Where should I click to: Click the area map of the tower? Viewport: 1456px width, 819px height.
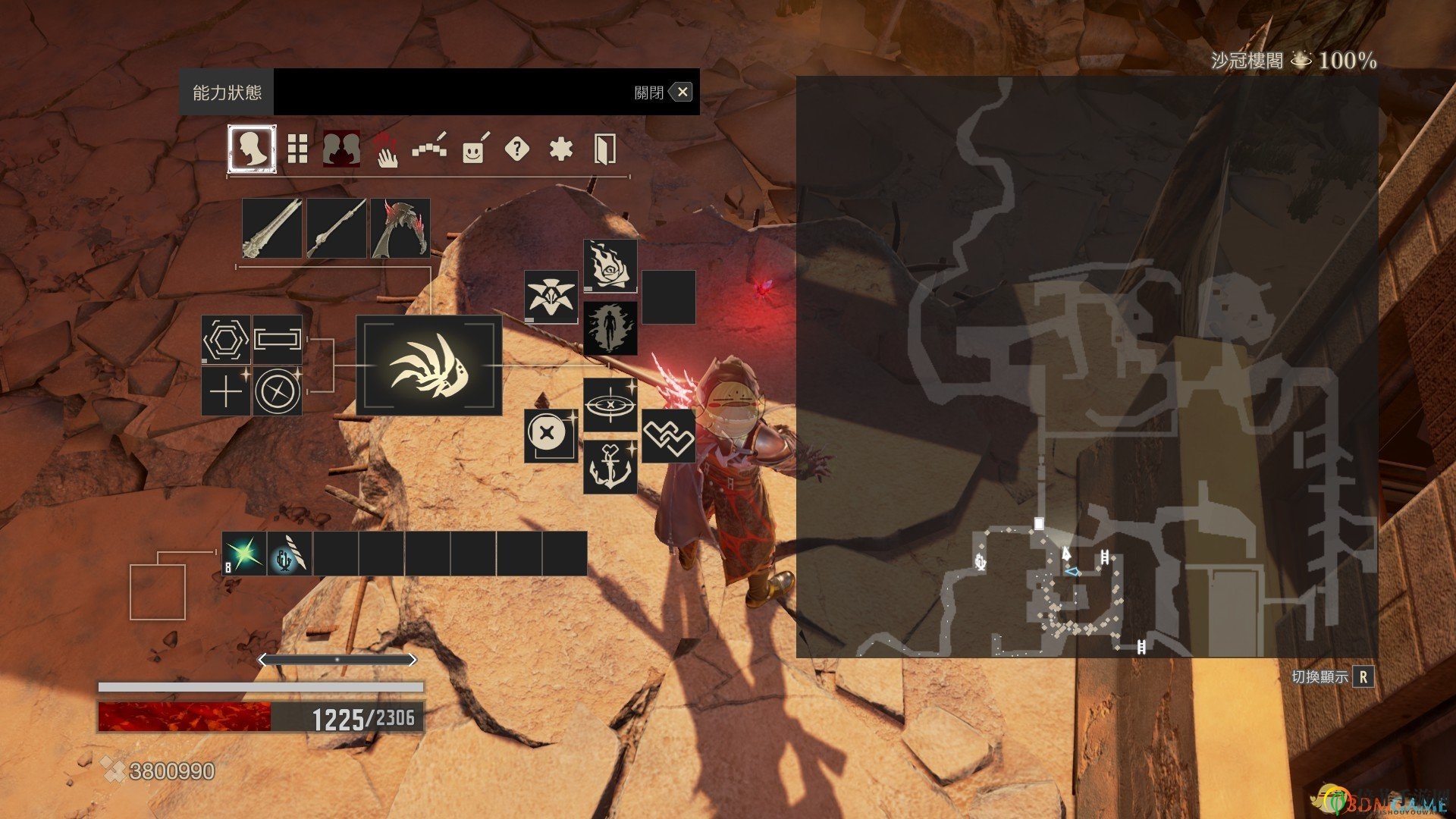click(1087, 366)
